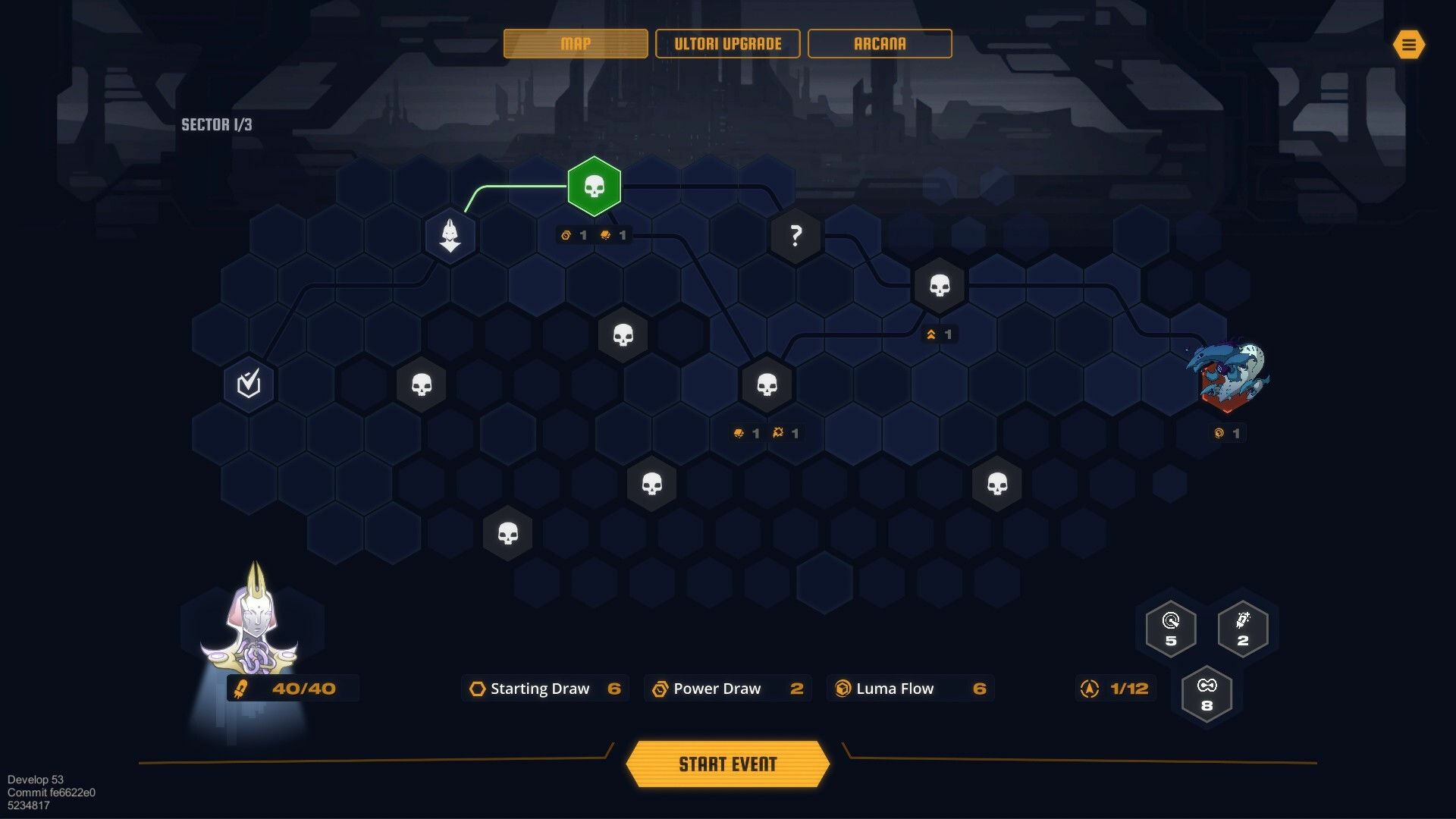This screenshot has height=819, width=1456.
Task: Open the hamburger menu icon top right
Action: tap(1409, 44)
